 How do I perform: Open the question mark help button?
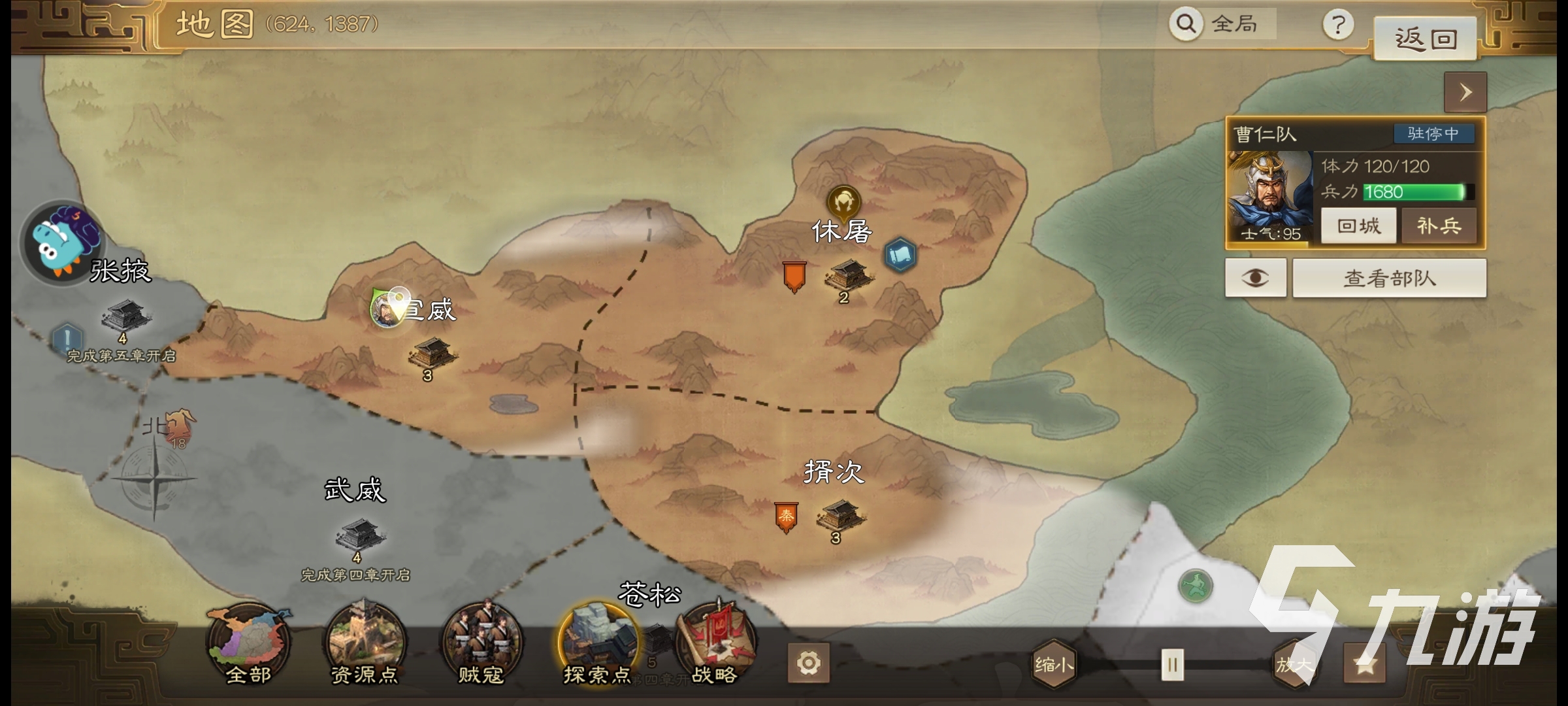coord(1337,25)
